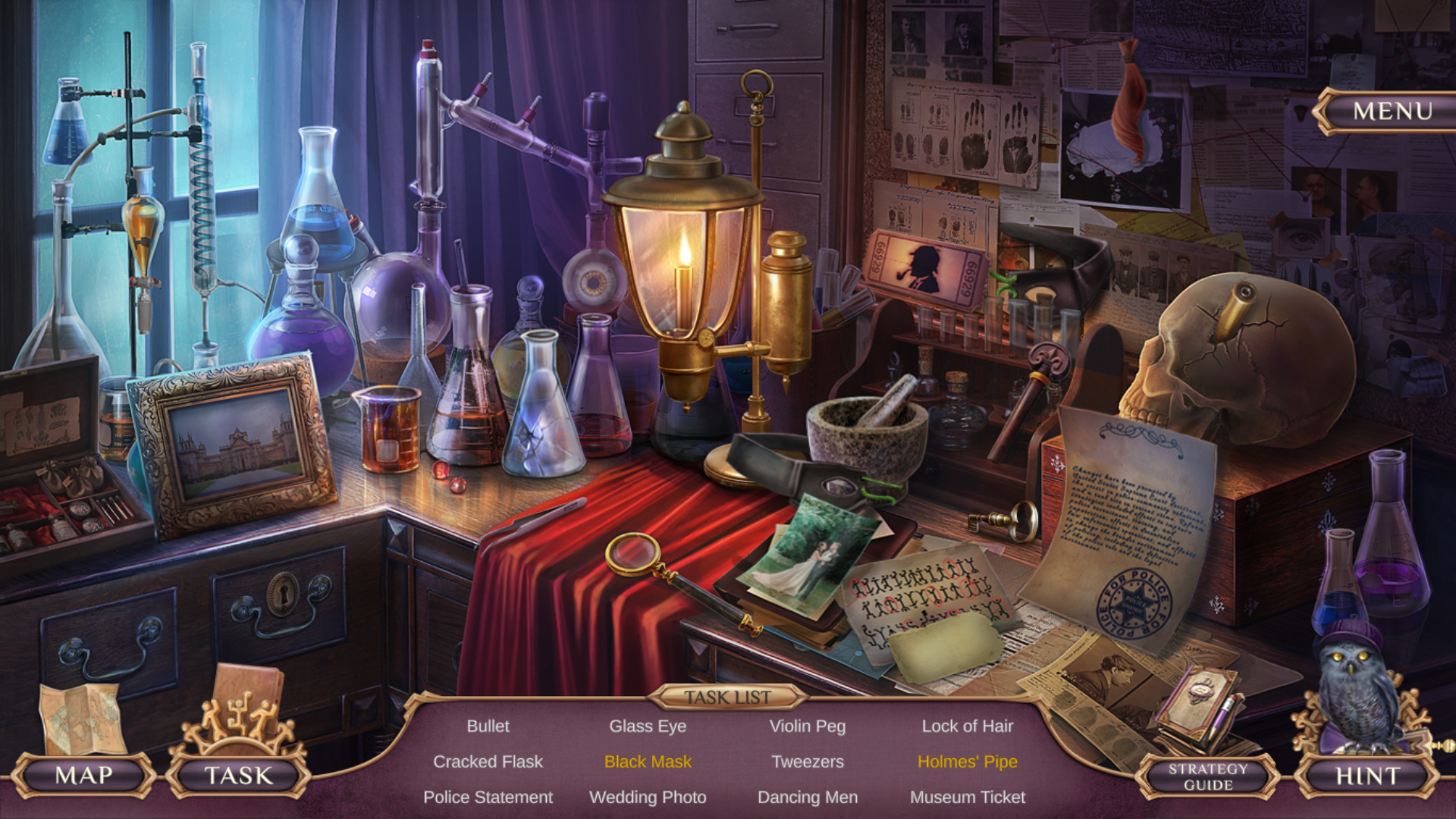Open the MENU button
This screenshot has height=819, width=1456.
click(x=1392, y=111)
